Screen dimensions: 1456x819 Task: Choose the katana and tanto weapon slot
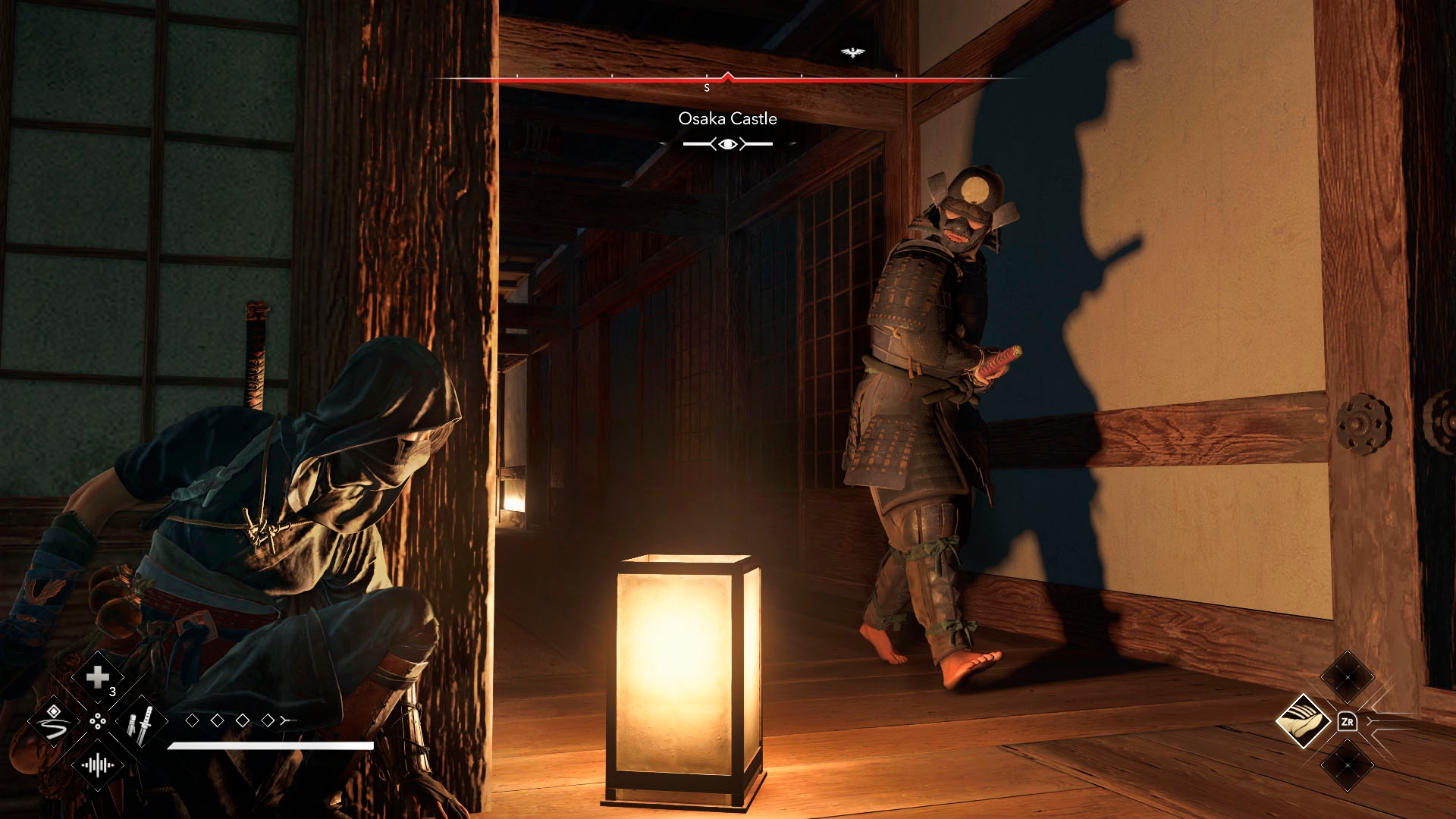[x=142, y=722]
